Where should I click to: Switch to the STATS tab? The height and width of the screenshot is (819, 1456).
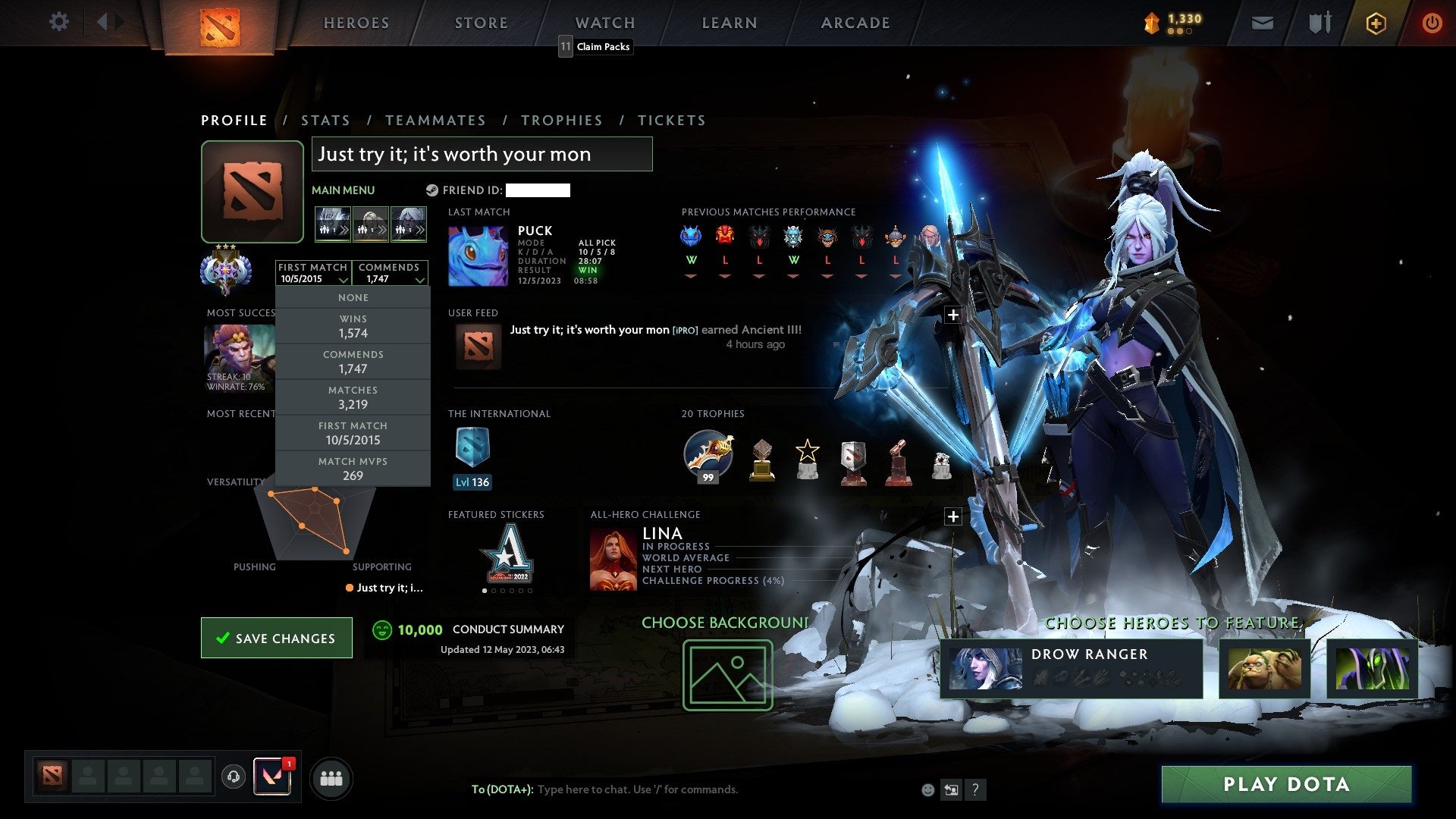[x=325, y=120]
